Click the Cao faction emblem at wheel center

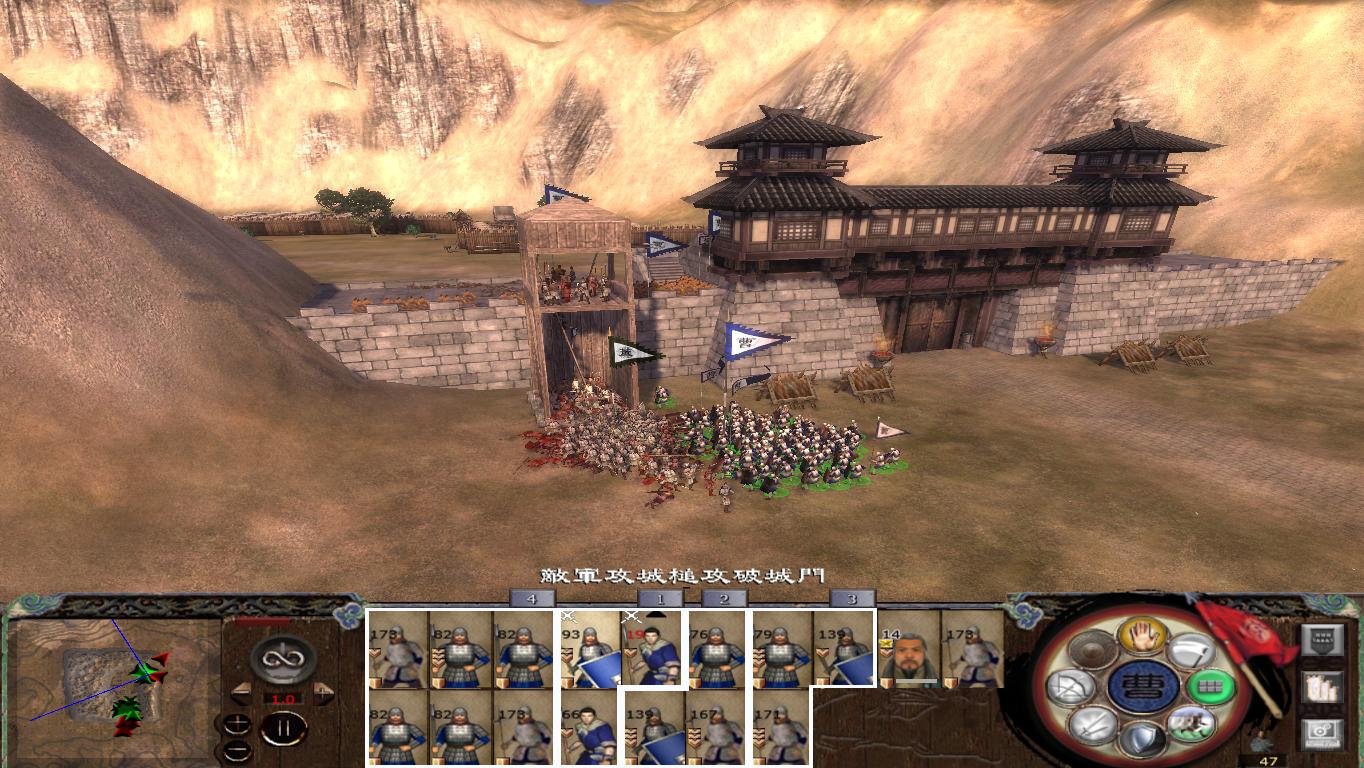[1145, 687]
